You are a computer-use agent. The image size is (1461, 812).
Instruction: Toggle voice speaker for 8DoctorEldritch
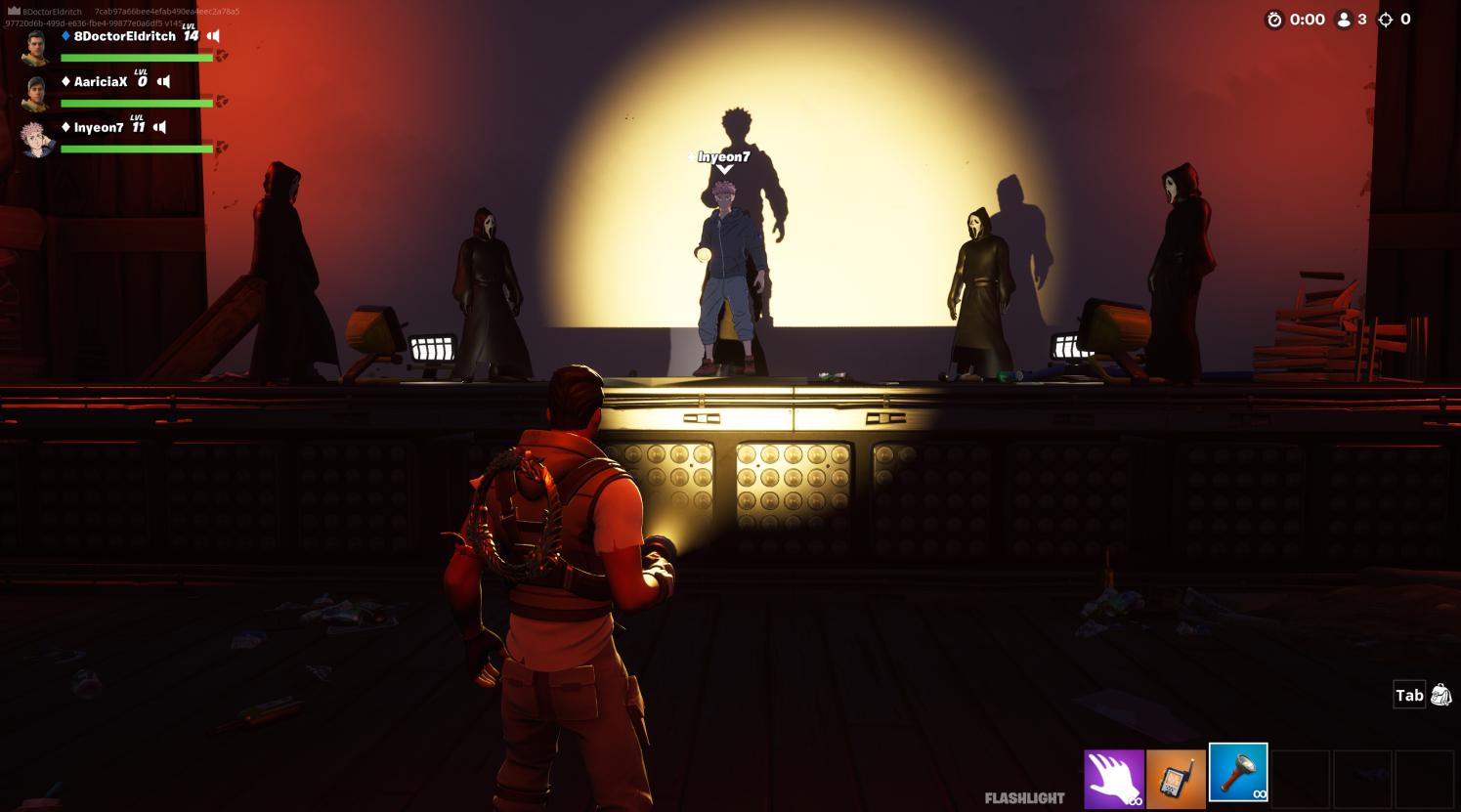point(213,36)
